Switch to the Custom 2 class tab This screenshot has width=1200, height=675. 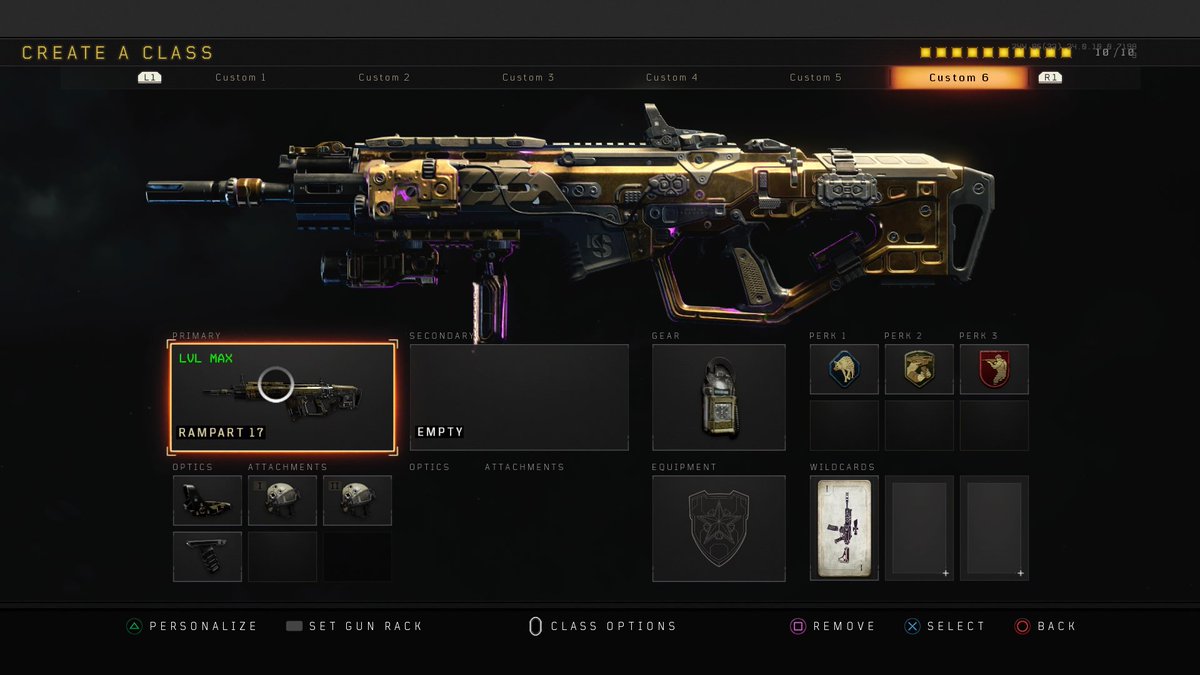pos(385,78)
